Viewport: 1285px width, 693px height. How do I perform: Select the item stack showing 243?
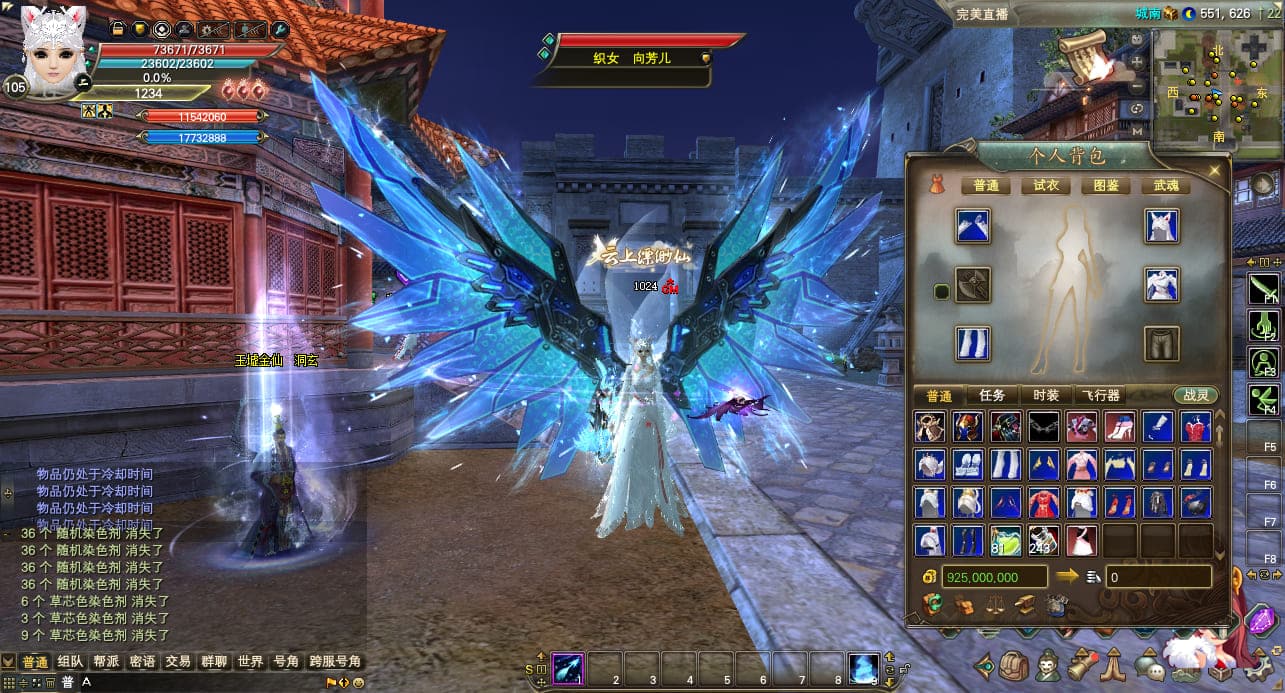point(1045,540)
